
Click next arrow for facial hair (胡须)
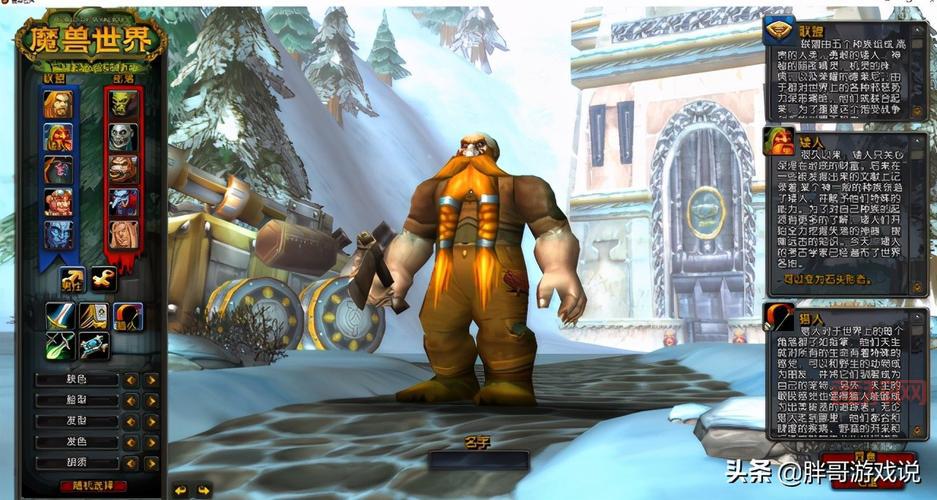(x=151, y=464)
